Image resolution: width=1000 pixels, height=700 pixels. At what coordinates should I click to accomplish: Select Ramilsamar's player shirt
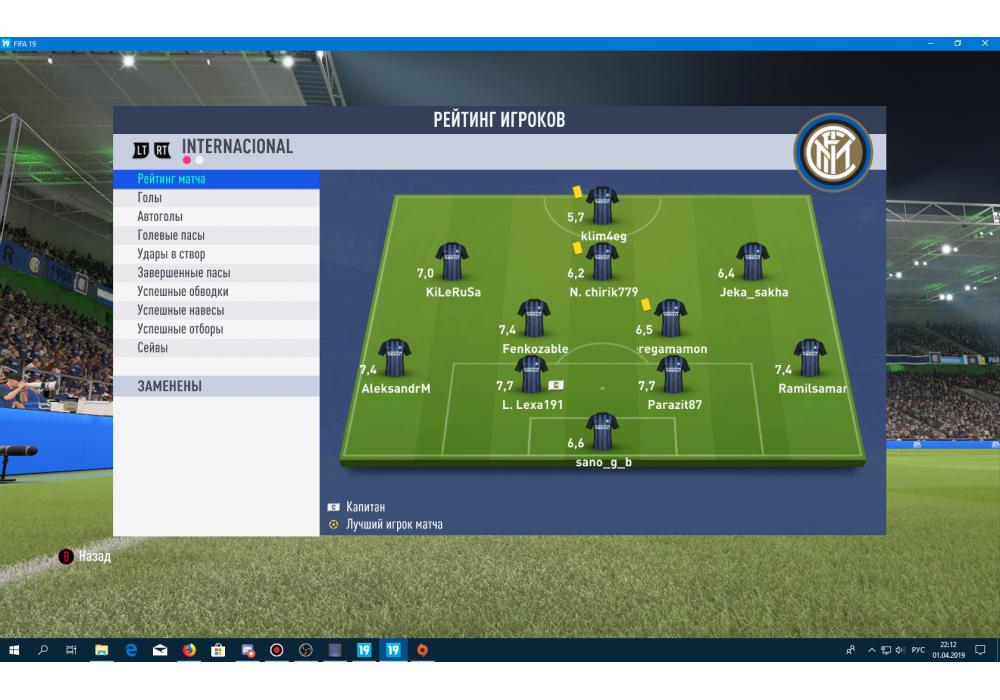click(810, 358)
